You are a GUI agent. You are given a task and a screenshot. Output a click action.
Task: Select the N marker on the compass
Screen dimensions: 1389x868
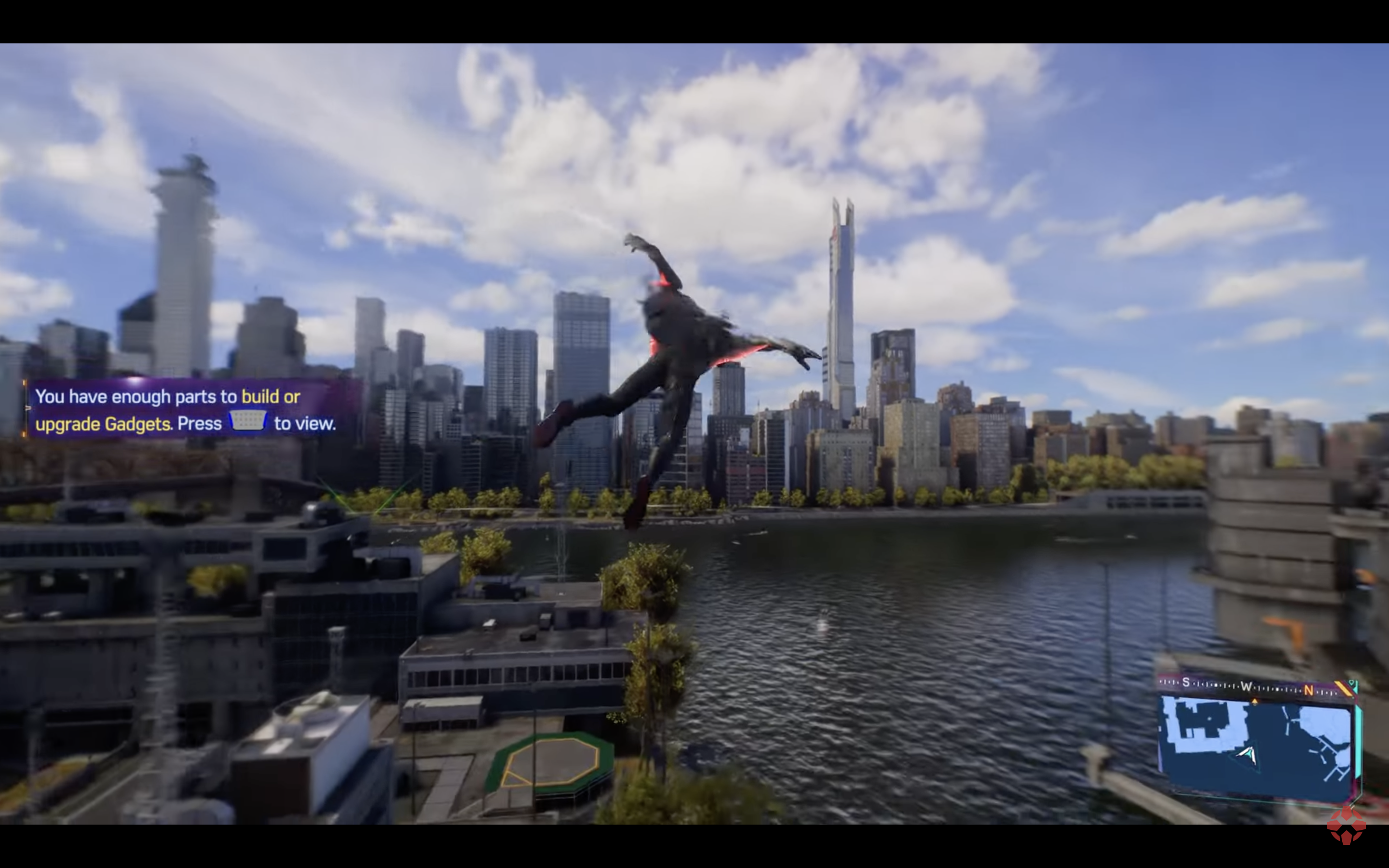point(1308,690)
